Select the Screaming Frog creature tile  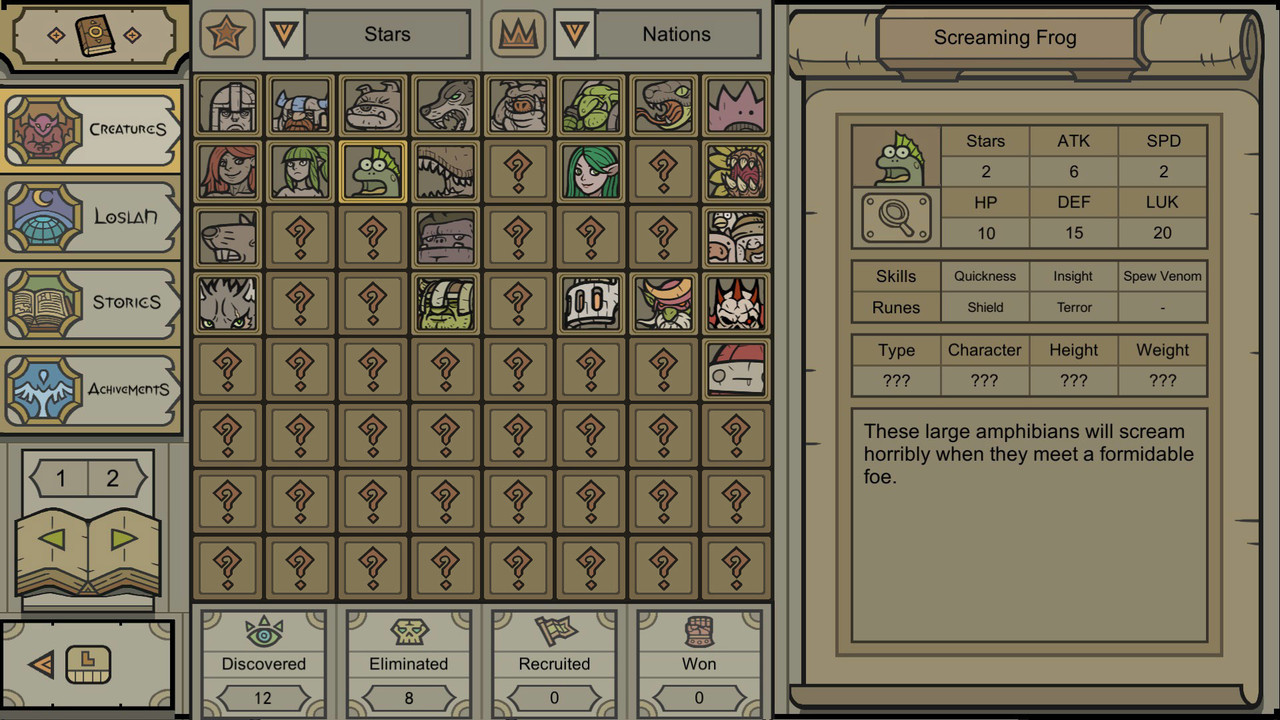pyautogui.click(x=373, y=172)
